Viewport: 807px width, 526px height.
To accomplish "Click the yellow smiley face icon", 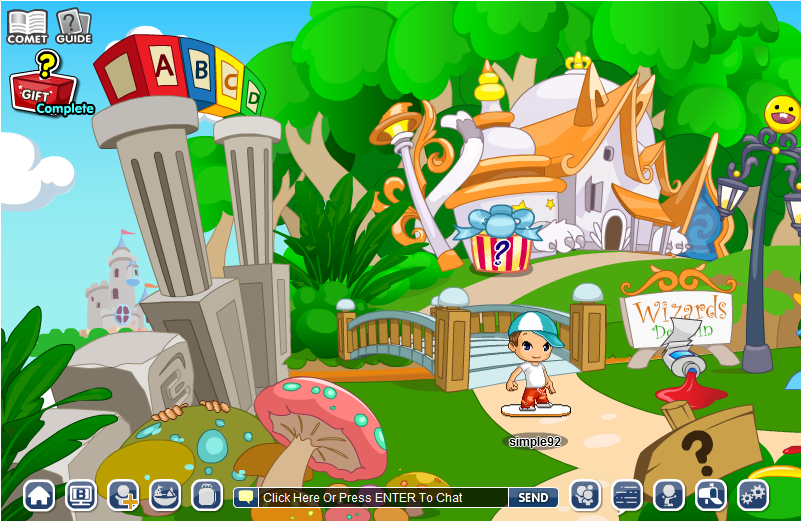I will [x=783, y=111].
